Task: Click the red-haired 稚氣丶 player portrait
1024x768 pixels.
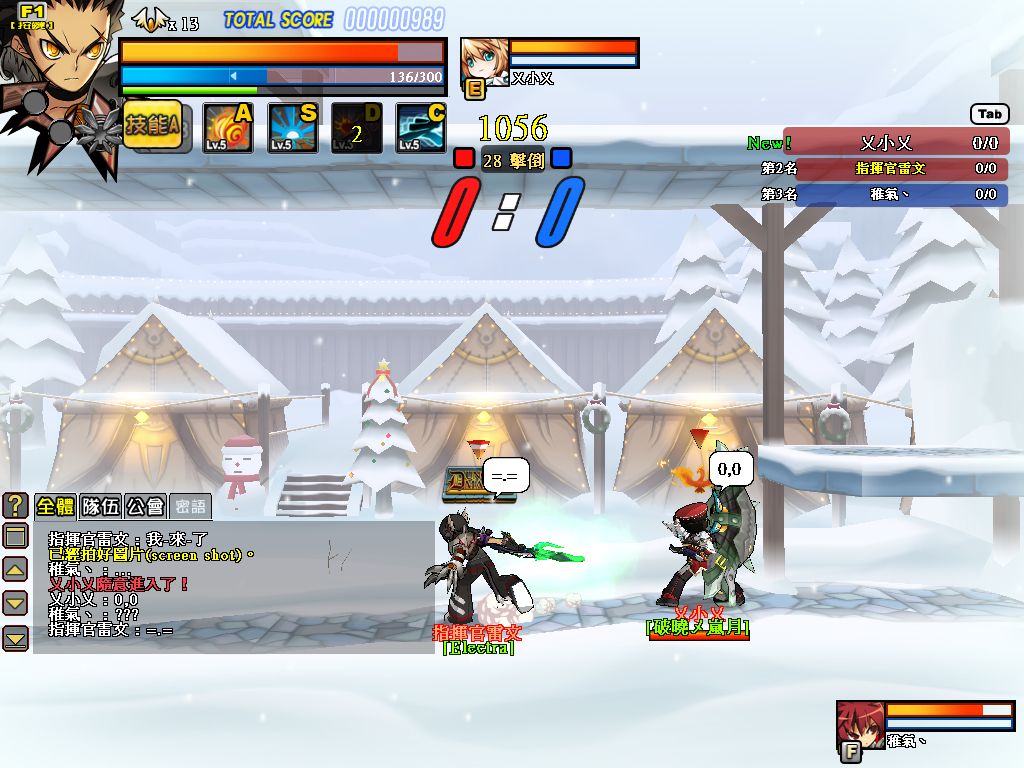Action: tap(860, 724)
